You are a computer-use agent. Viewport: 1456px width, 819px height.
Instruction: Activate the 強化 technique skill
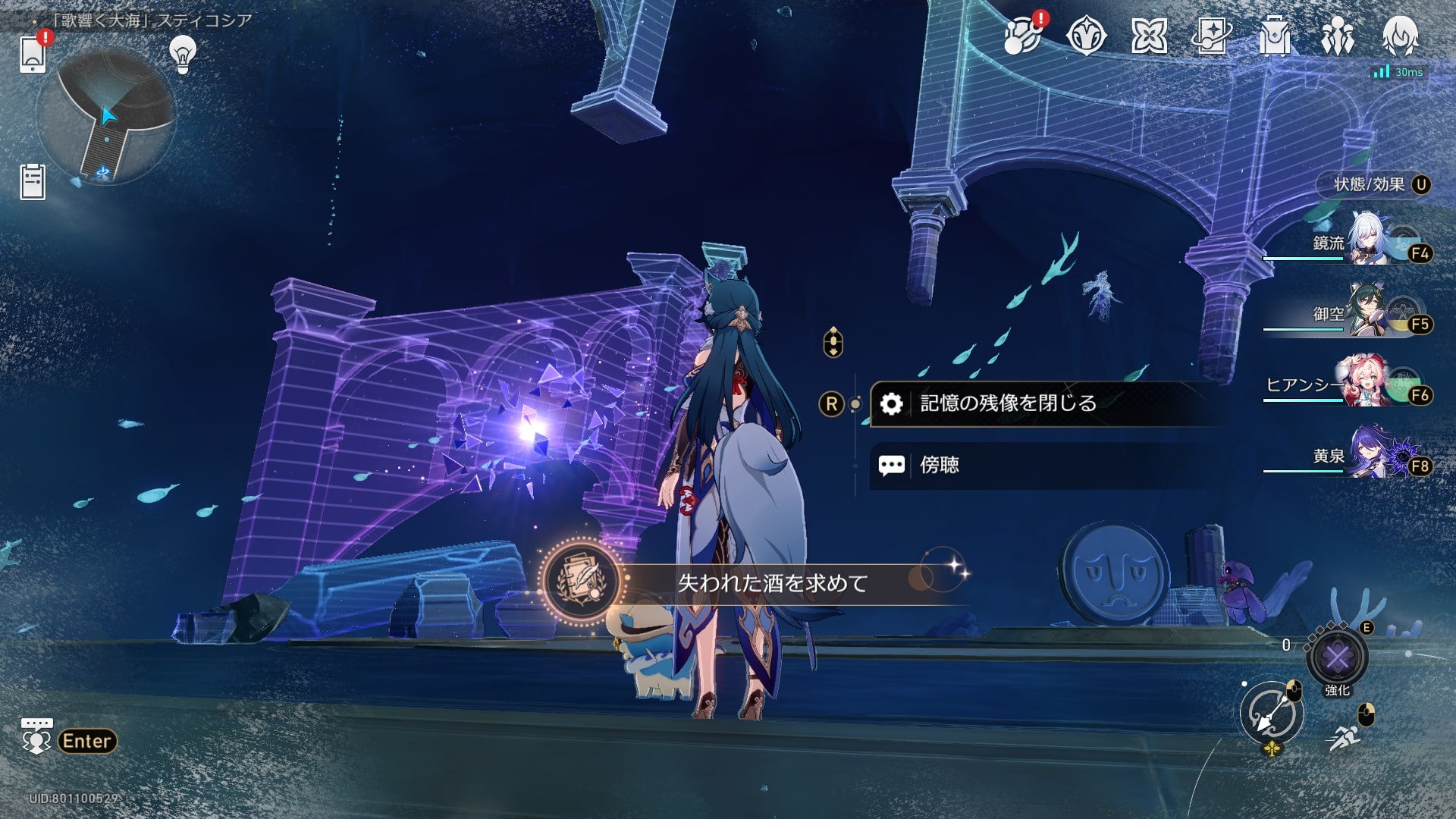tap(1337, 657)
